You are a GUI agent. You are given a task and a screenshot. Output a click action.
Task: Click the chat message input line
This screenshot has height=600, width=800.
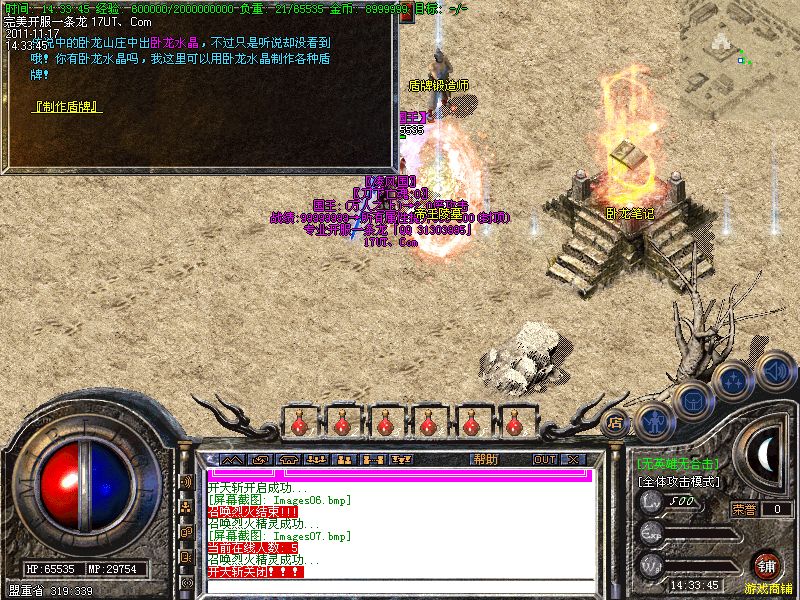tap(400, 474)
